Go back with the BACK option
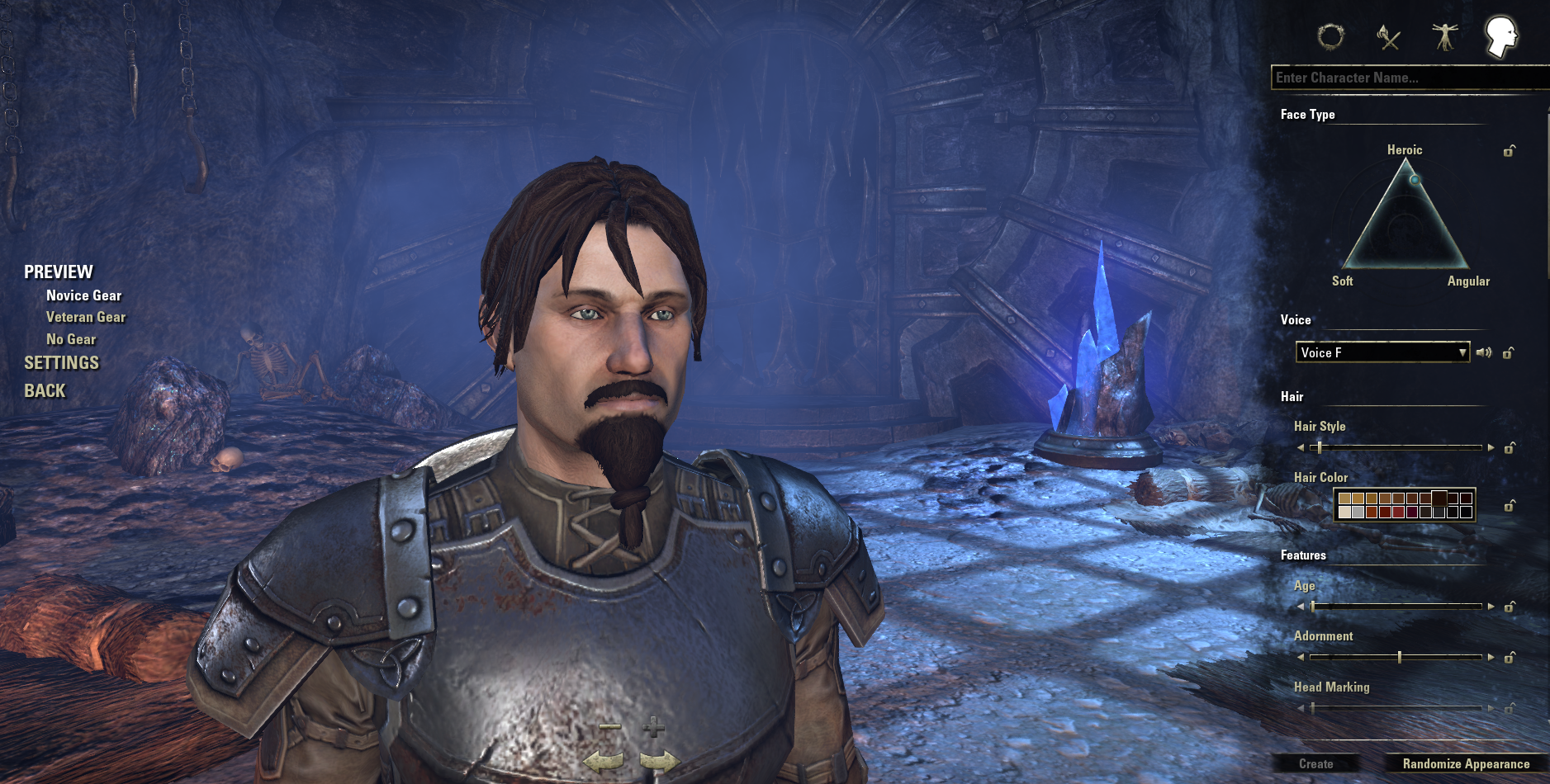 point(45,391)
